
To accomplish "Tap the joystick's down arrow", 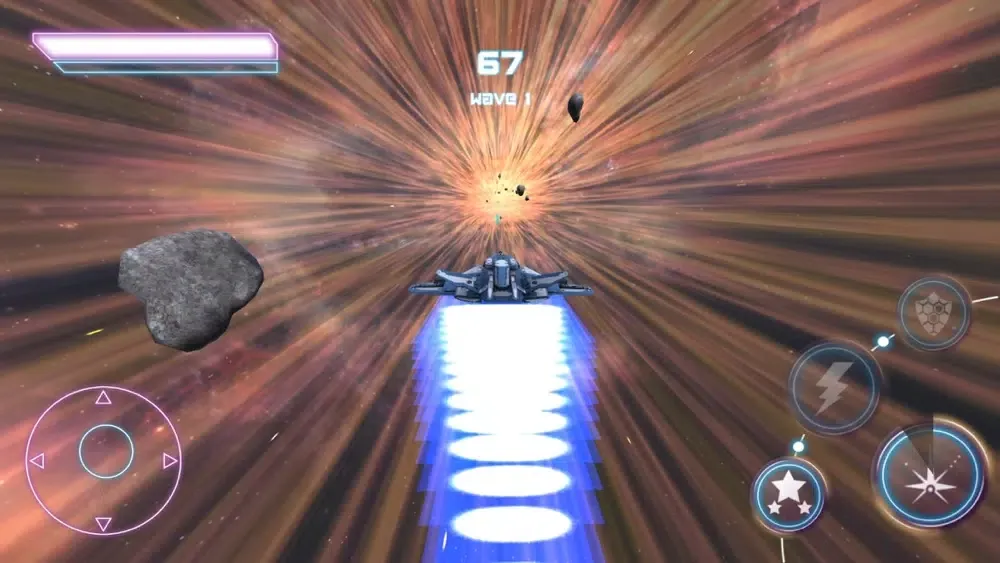I will (103, 523).
